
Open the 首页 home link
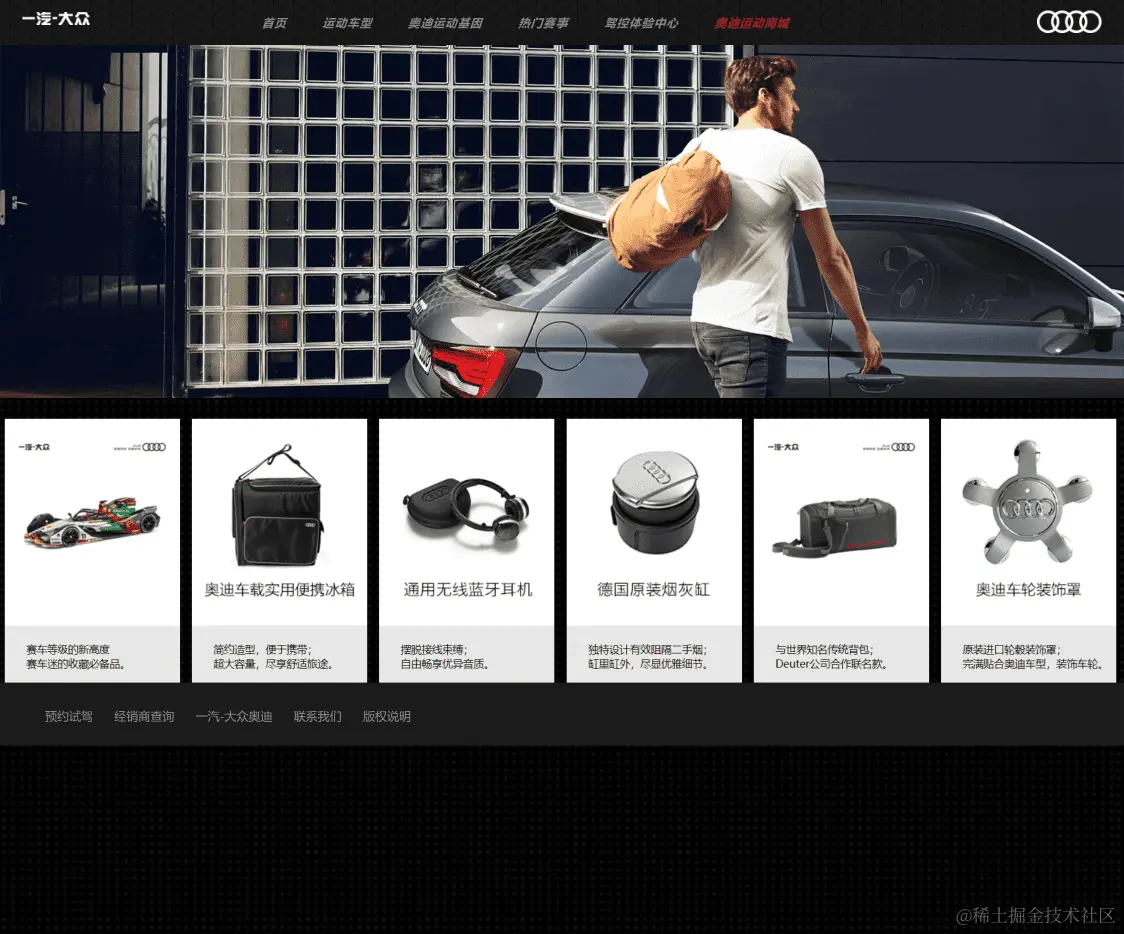(274, 23)
